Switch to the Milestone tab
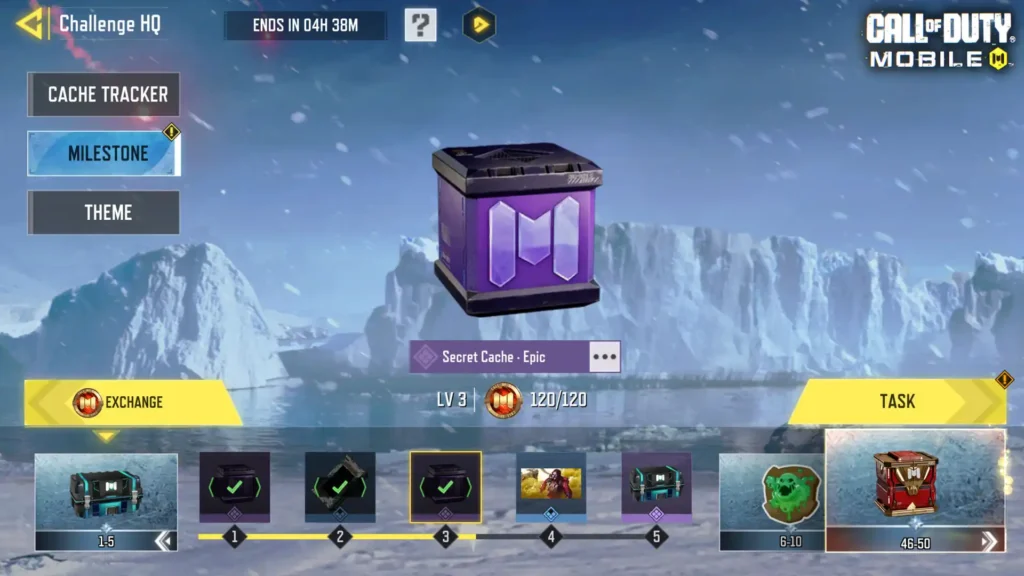The width and height of the screenshot is (1024, 576). [104, 154]
